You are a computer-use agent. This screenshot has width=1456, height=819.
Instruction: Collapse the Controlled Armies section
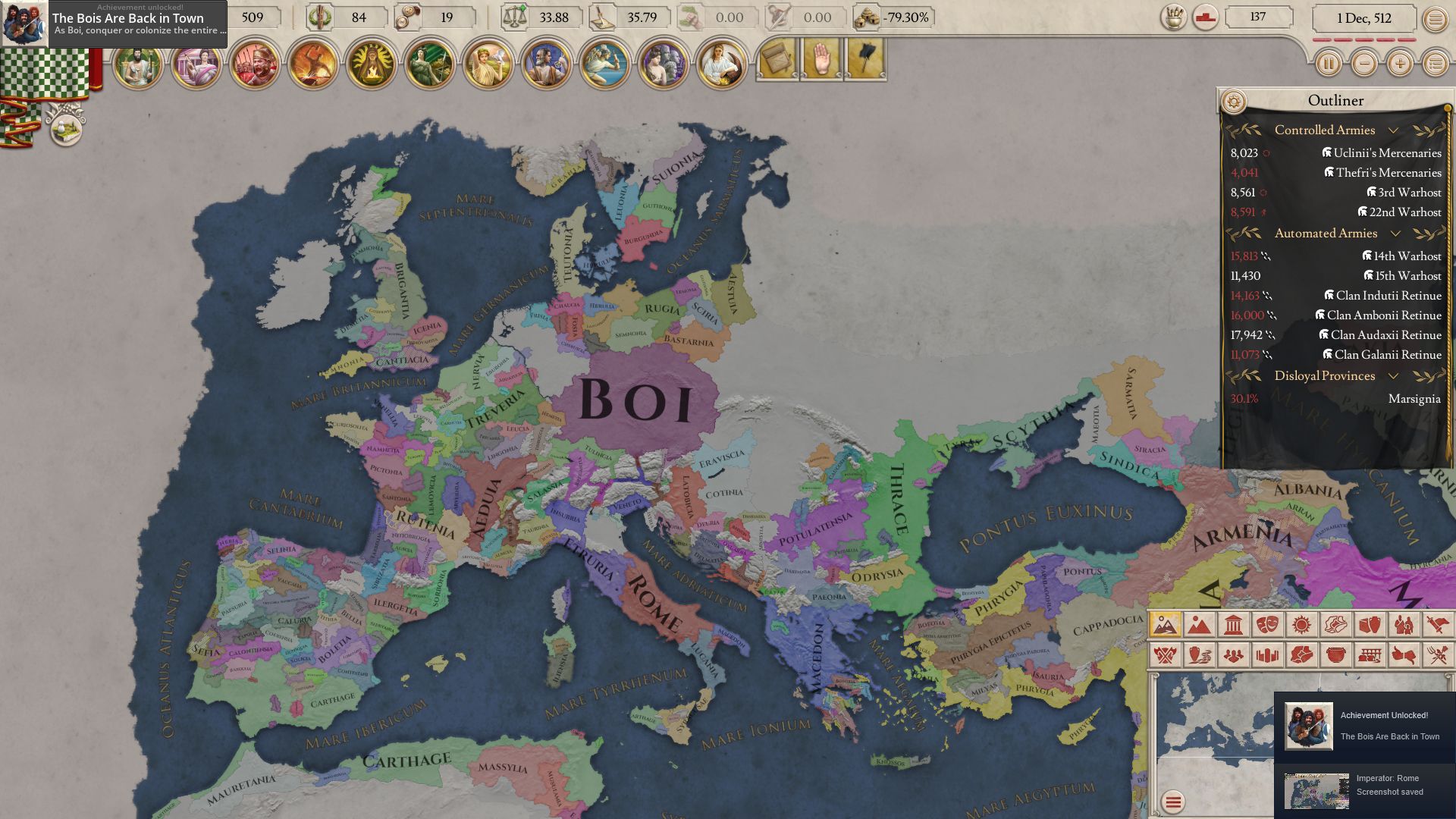click(1394, 130)
